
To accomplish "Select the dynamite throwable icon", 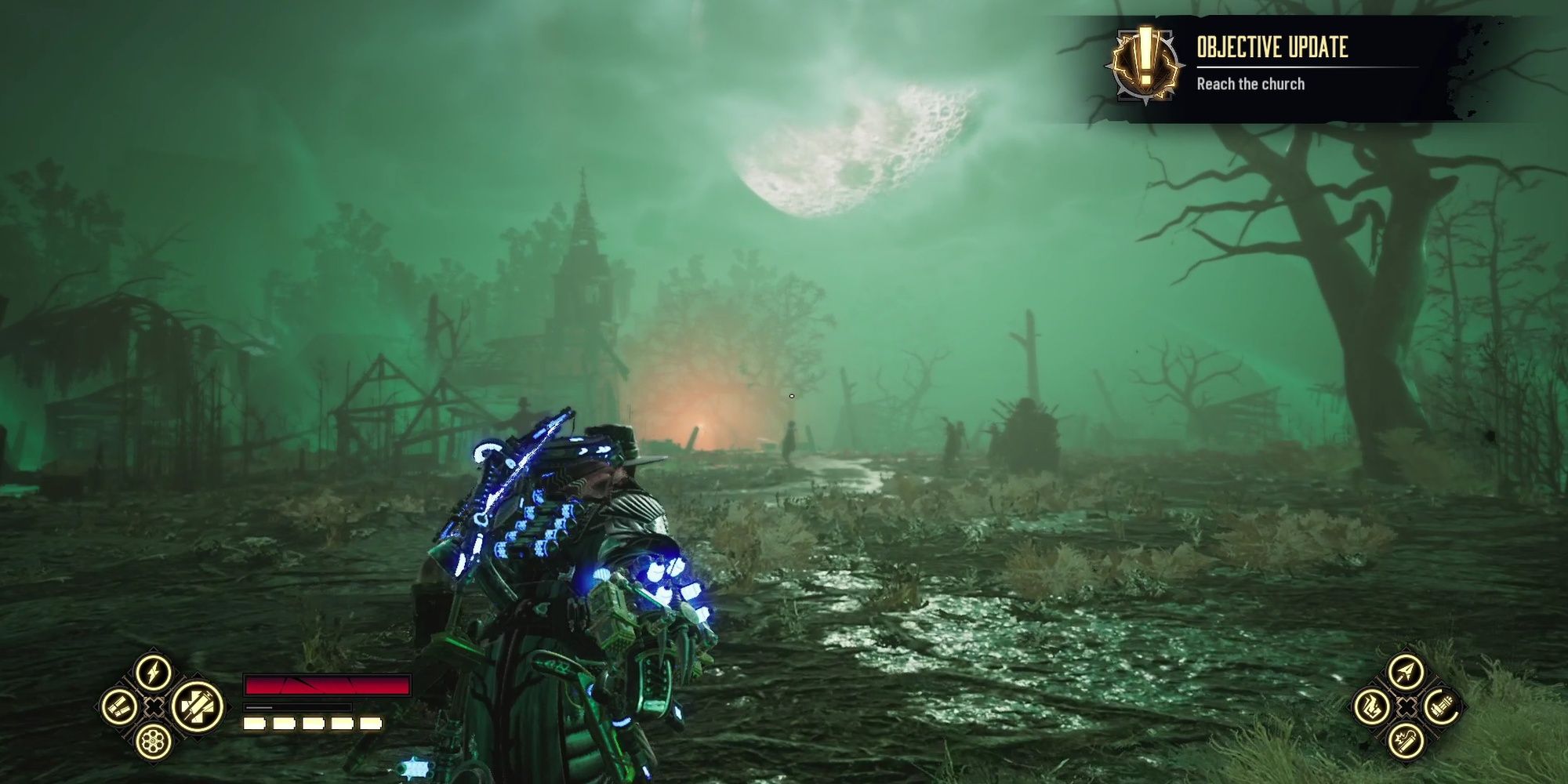I will point(1406,742).
